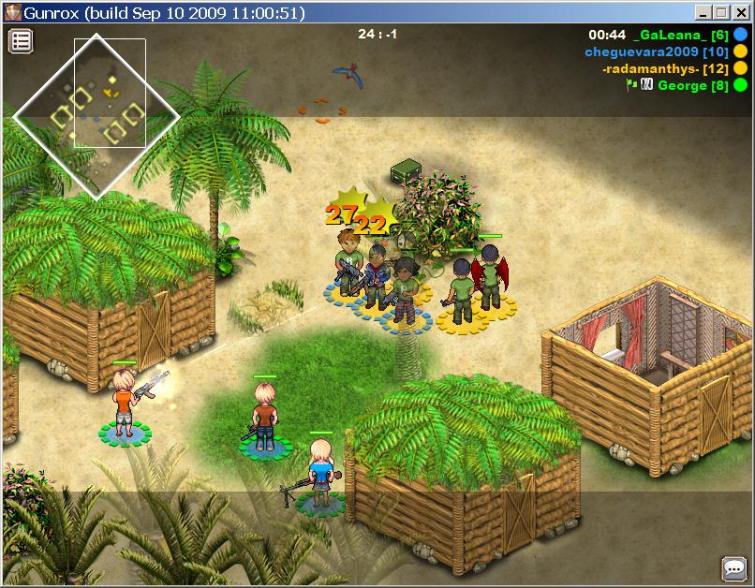Image resolution: width=755 pixels, height=588 pixels.
Task: Click the diamond-shaped minimap
Action: click(96, 115)
